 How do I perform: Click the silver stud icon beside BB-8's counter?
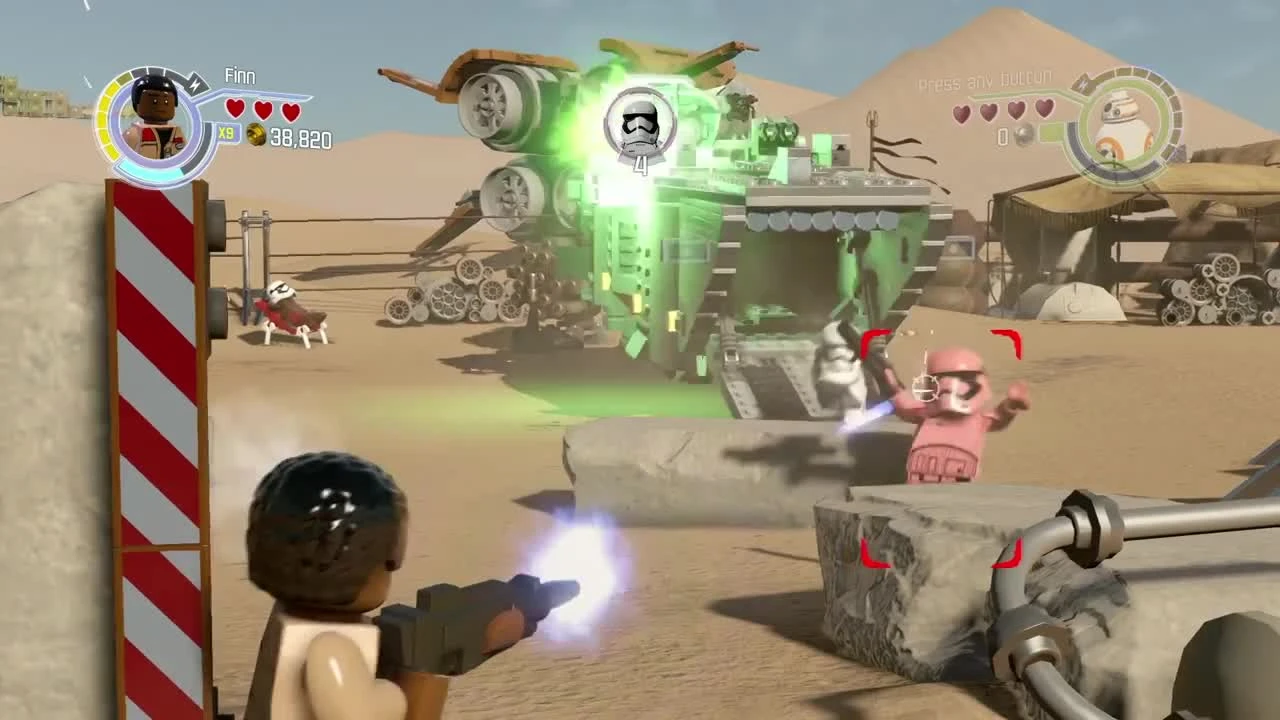click(x=1023, y=136)
